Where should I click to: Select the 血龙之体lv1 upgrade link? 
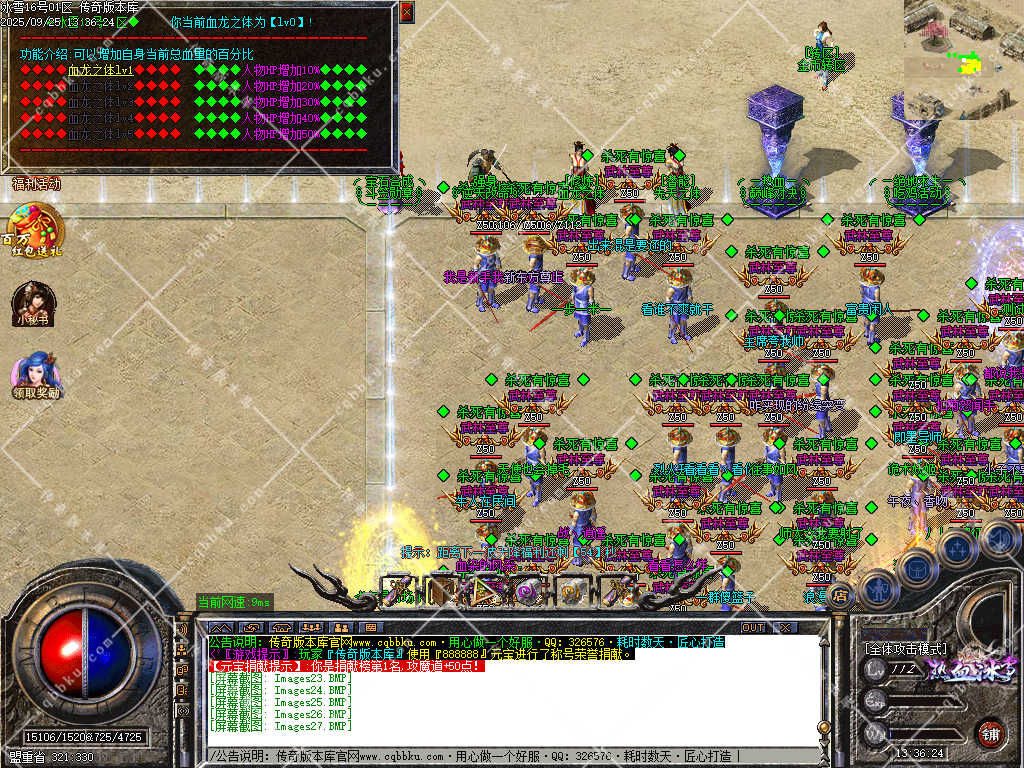pos(100,70)
